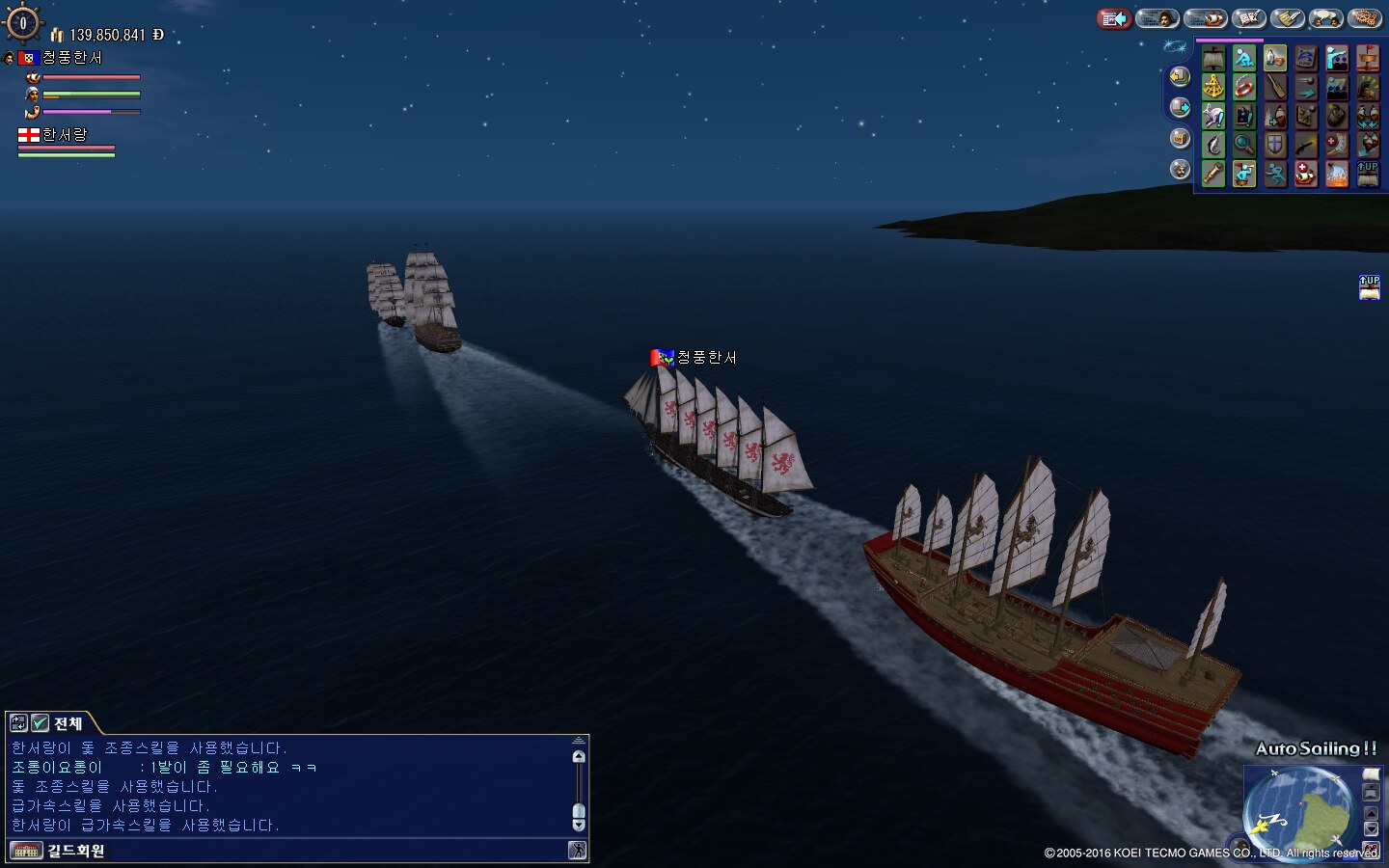The height and width of the screenshot is (868, 1389).
Task: Open the ship info menu button
Action: click(x=1205, y=18)
